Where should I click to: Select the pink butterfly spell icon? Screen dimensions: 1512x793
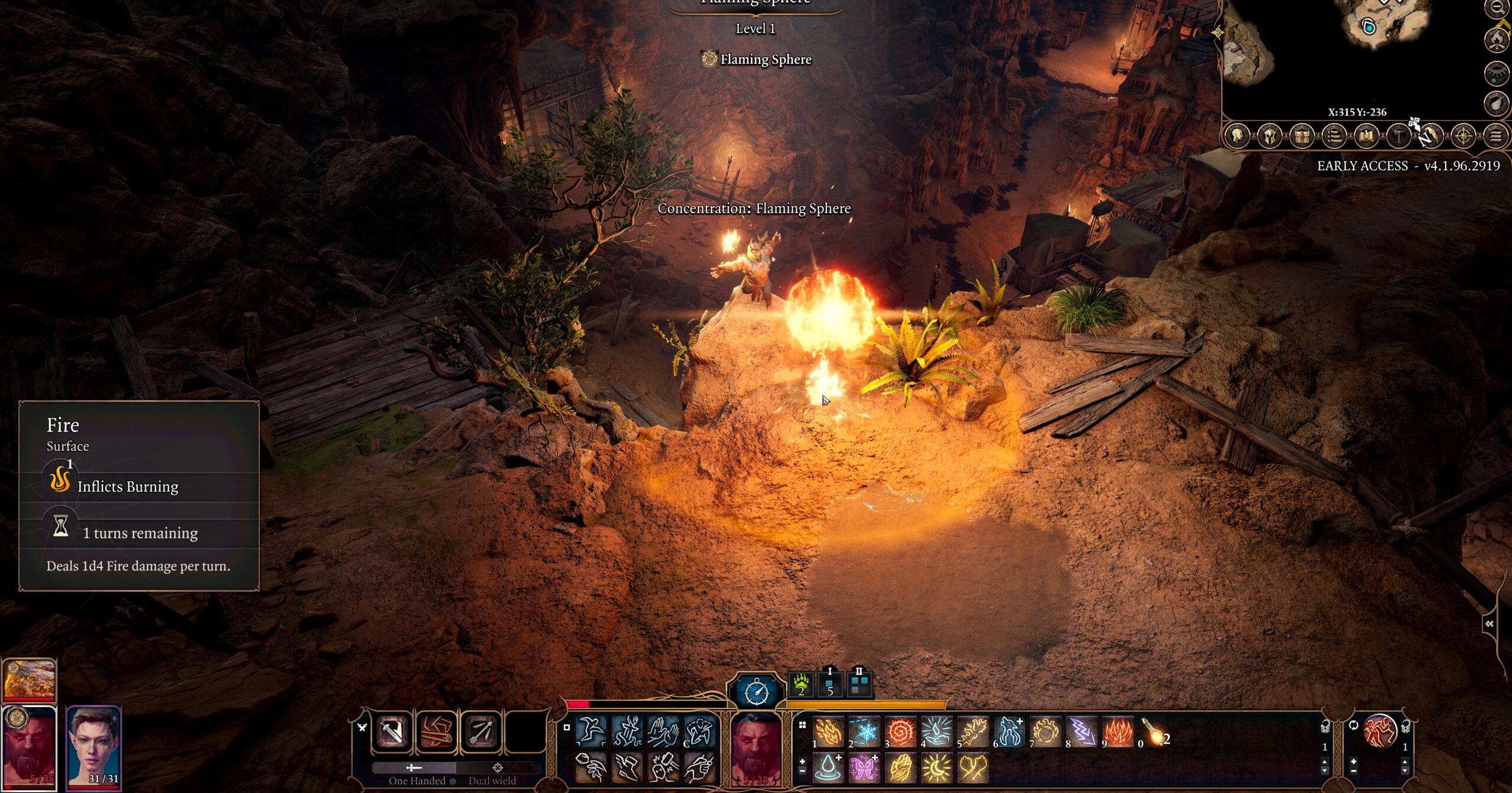[865, 767]
